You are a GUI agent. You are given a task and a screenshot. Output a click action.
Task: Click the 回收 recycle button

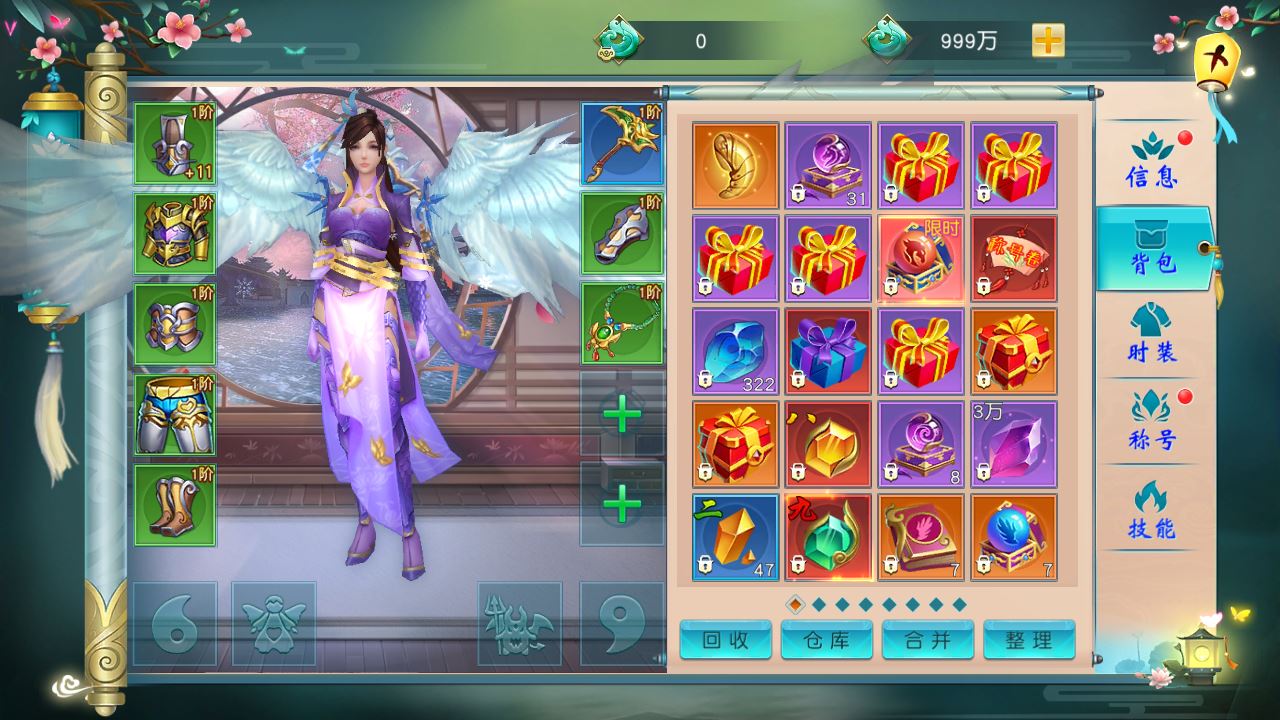coord(726,640)
